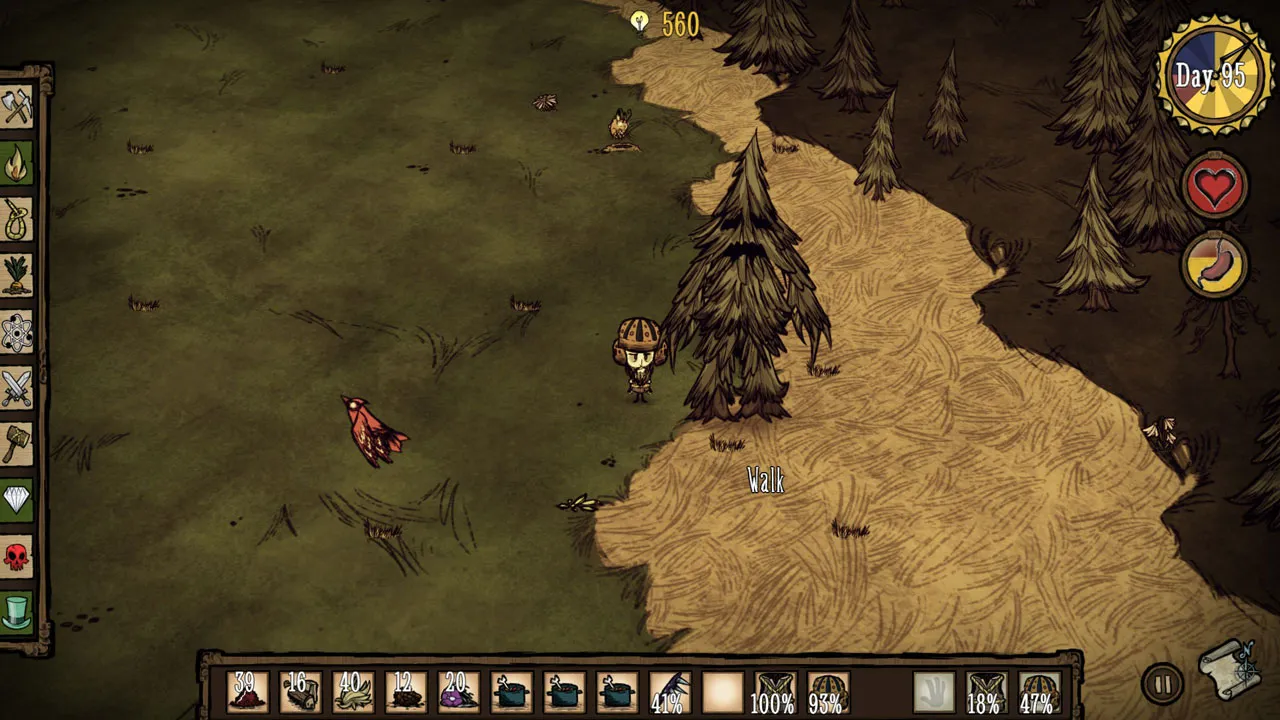Pause the game
This screenshot has height=720, width=1280.
coord(1161,685)
